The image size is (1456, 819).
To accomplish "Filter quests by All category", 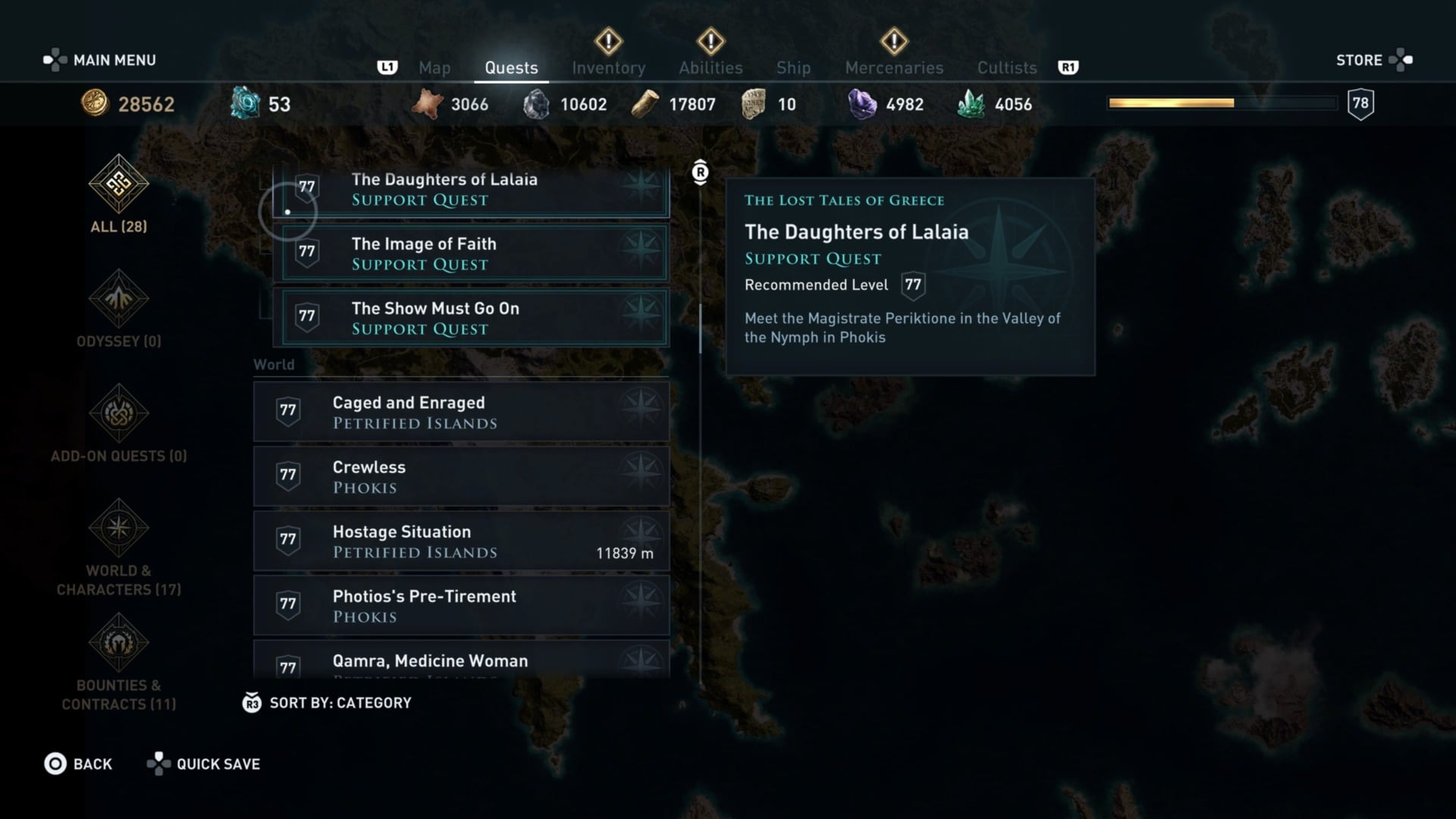I will click(119, 195).
